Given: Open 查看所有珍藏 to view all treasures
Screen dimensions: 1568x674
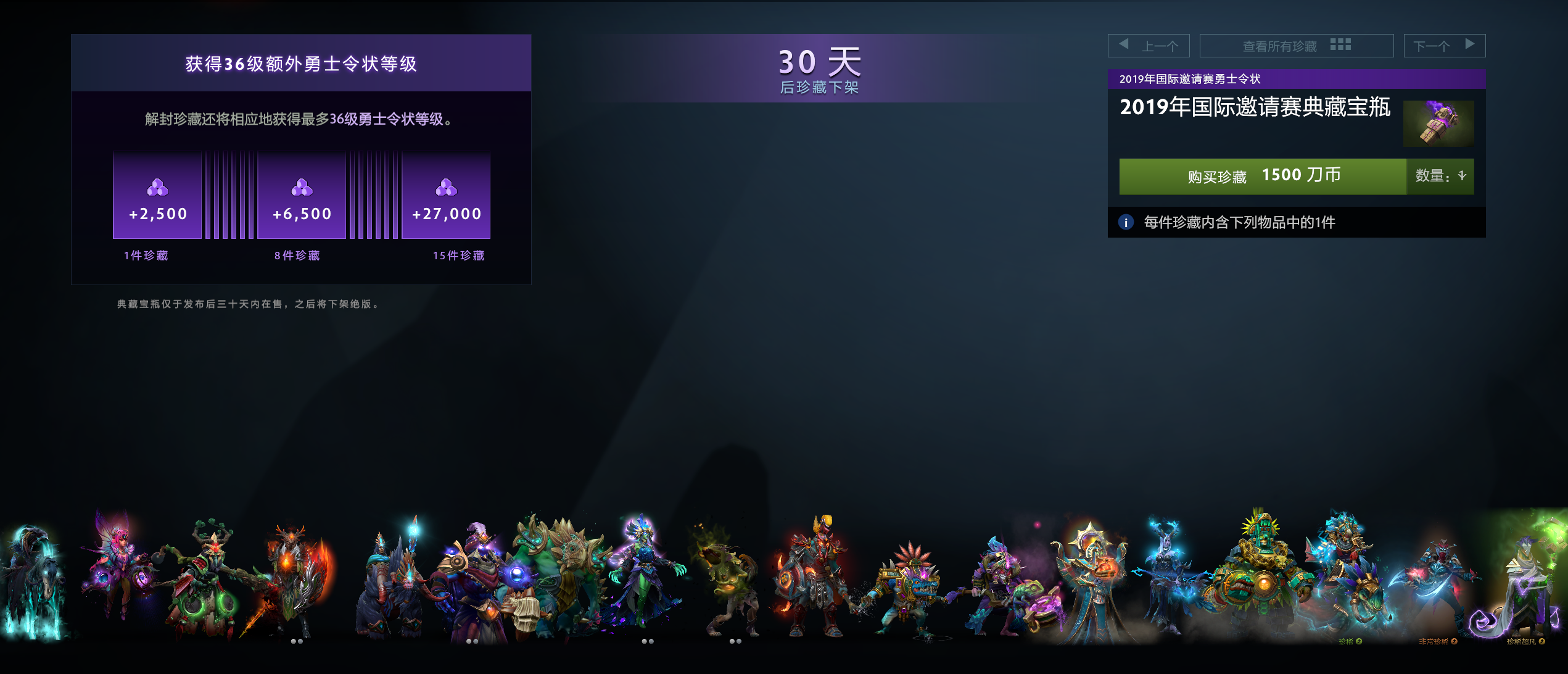Looking at the screenshot, I should (1296, 46).
